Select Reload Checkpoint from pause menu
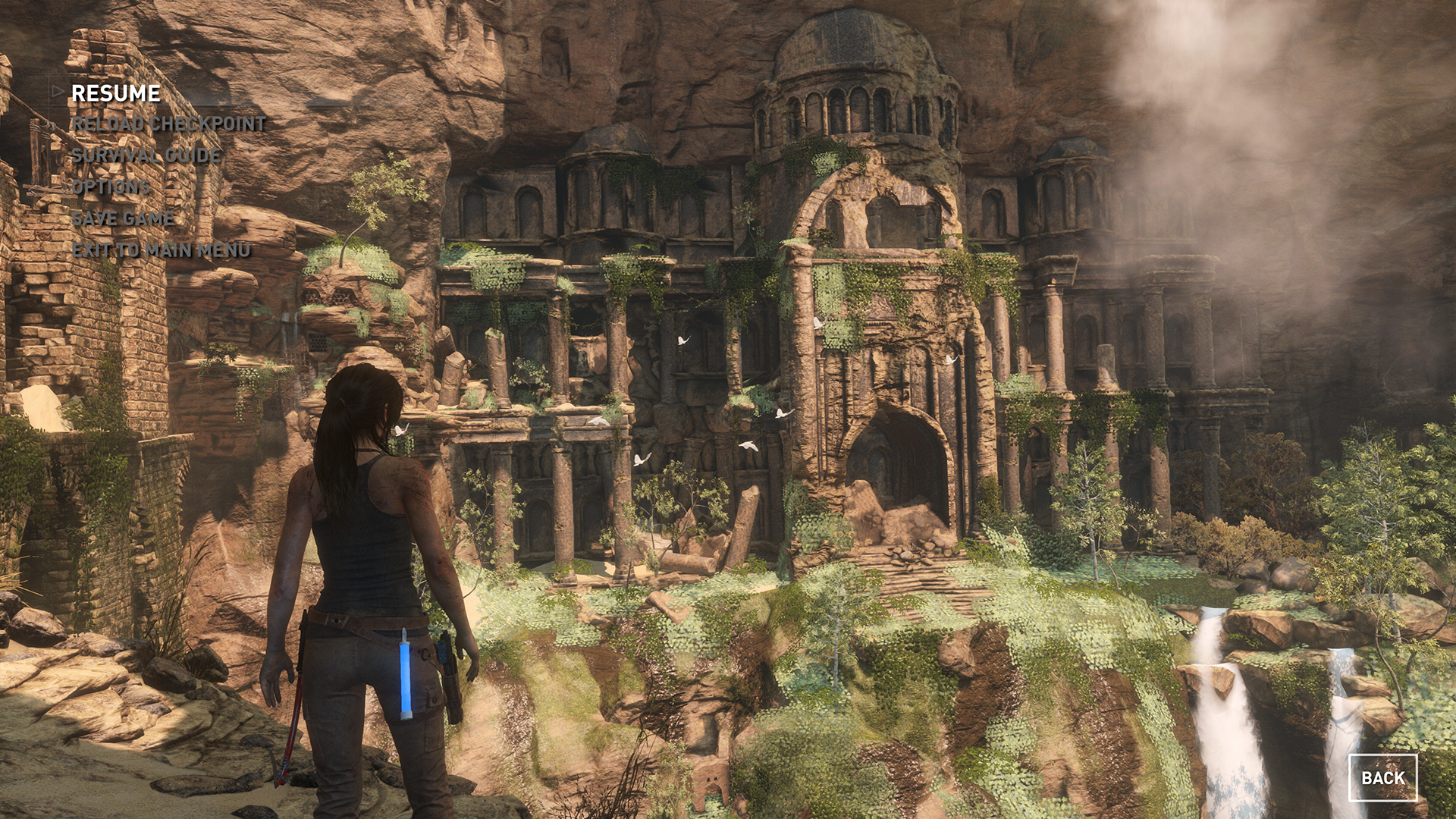This screenshot has height=819, width=1456. 168,124
